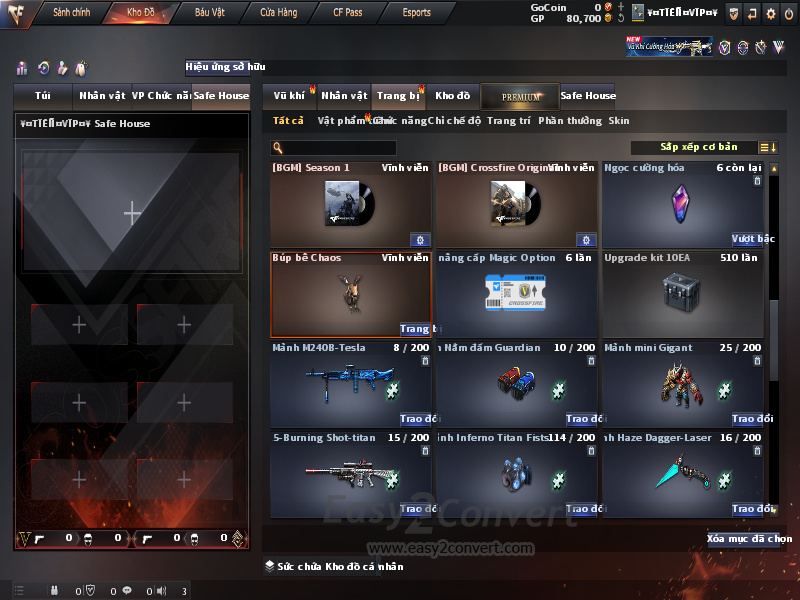The height and width of the screenshot is (600, 800).
Task: Click the Xóa mục đã chọn button
Action: pyautogui.click(x=749, y=539)
